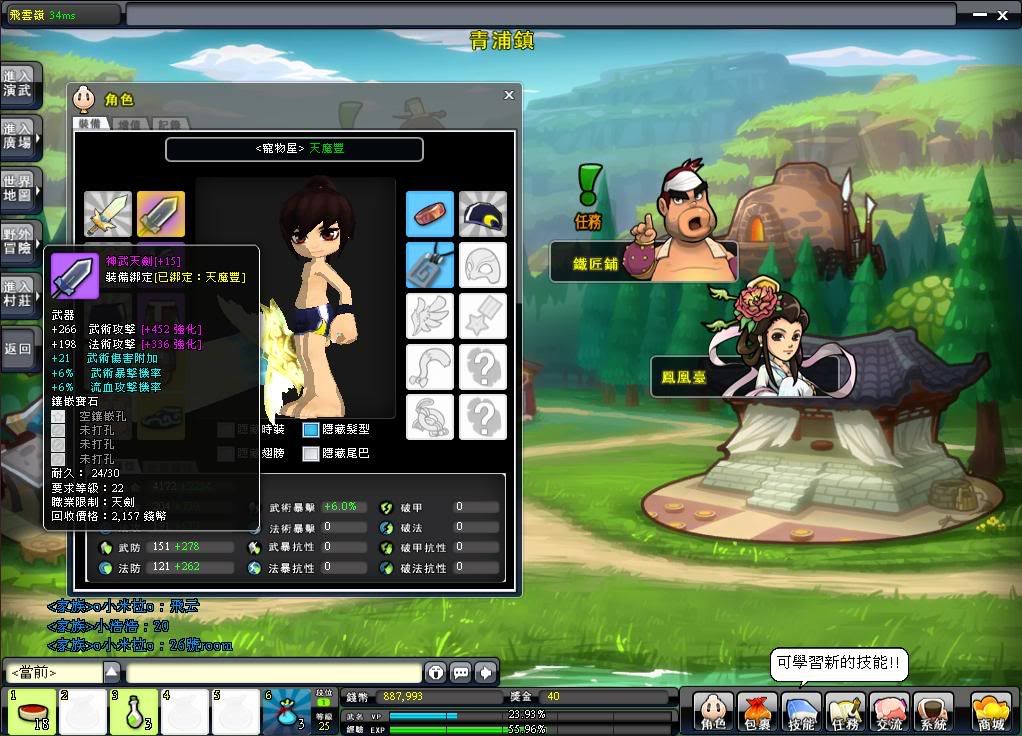Toggle the 隱藏髮型 hide hairstyle checkbox
Screen dimensions: 1022x736
(x=311, y=429)
